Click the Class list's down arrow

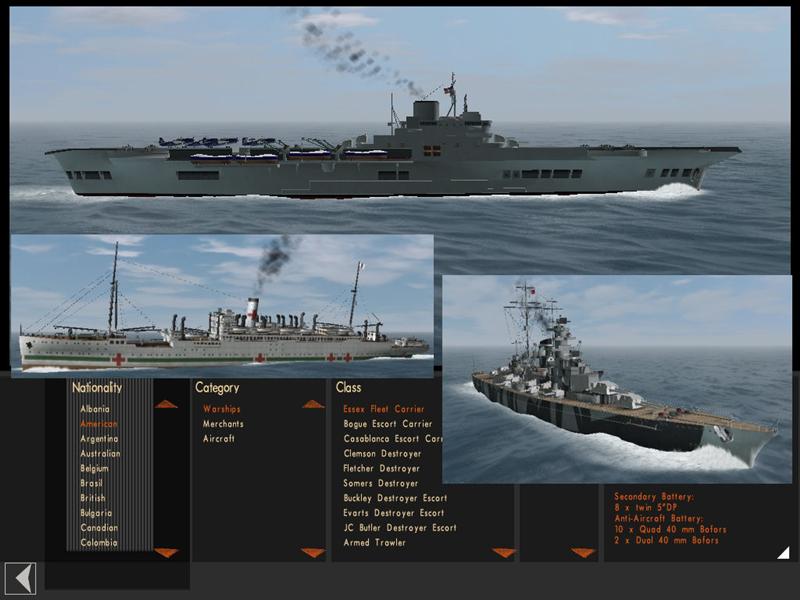pos(503,553)
